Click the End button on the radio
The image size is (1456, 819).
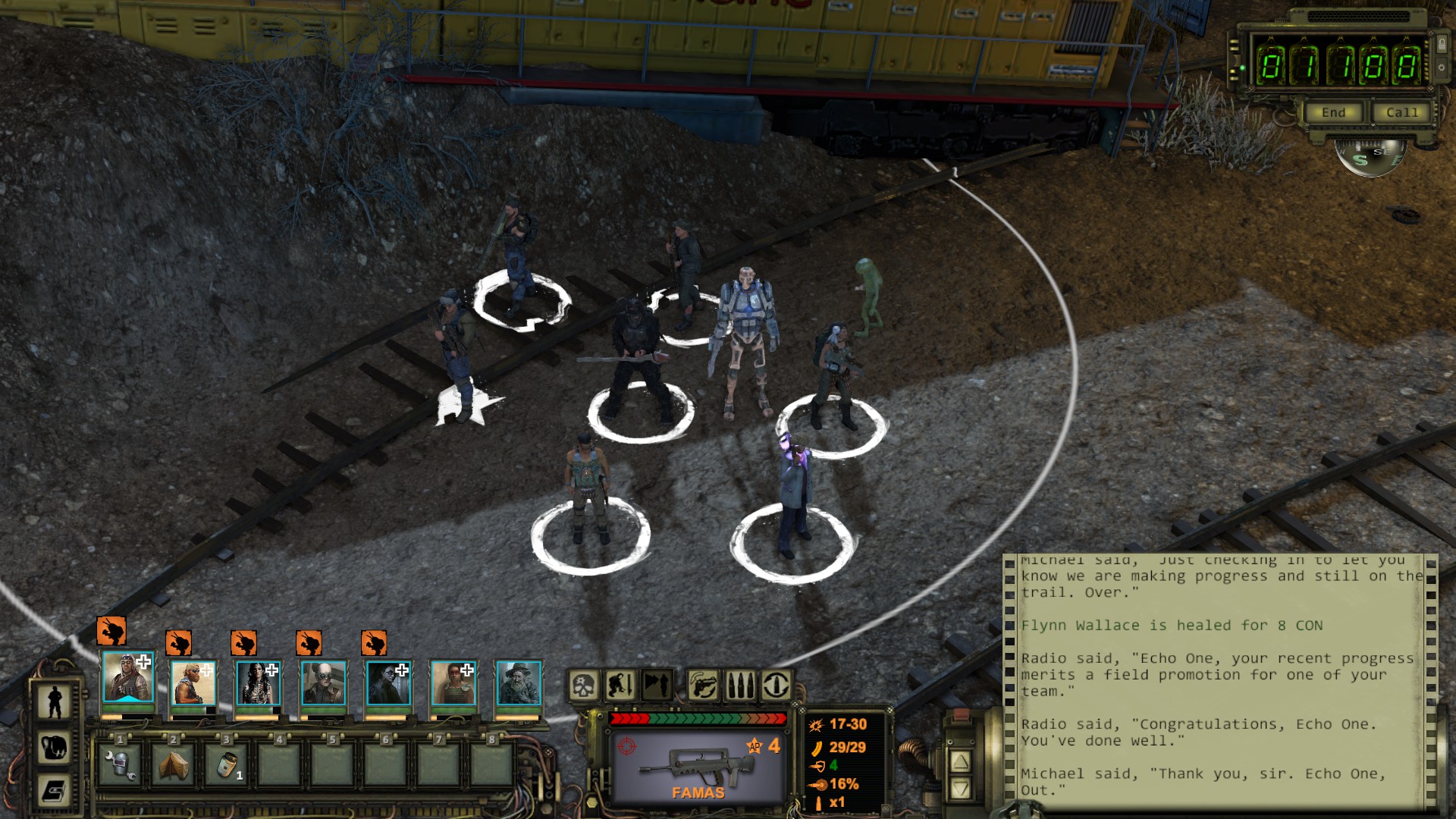1333,113
